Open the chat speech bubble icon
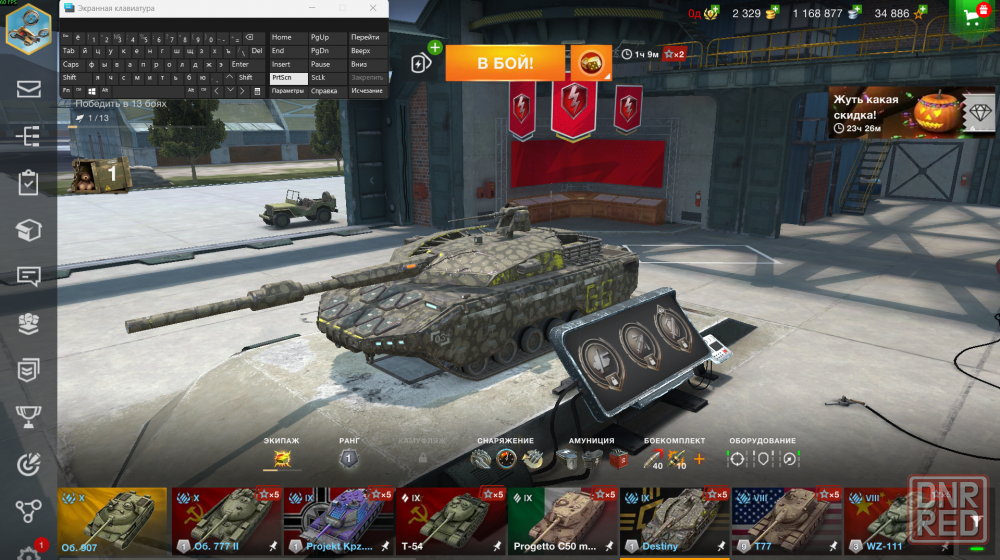Image resolution: width=1000 pixels, height=560 pixels. (28, 276)
